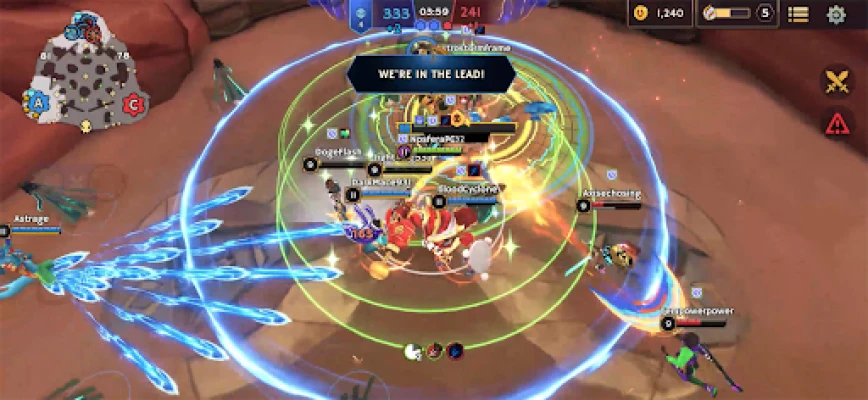The width and height of the screenshot is (868, 400).
Task: Tap the crossed swords attack signal
Action: 836,81
